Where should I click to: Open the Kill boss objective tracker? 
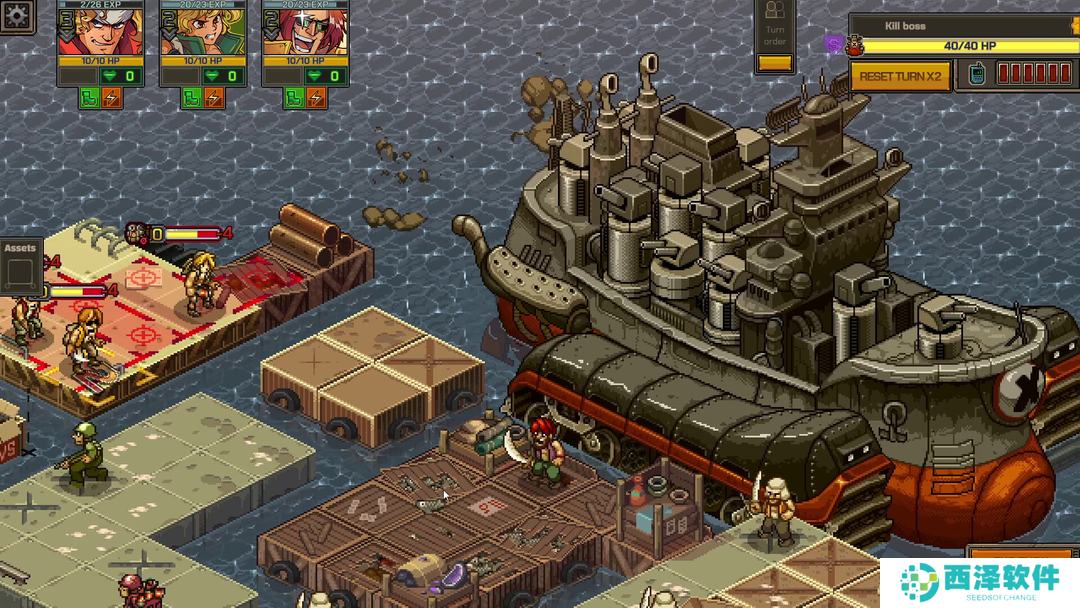pyautogui.click(x=960, y=26)
